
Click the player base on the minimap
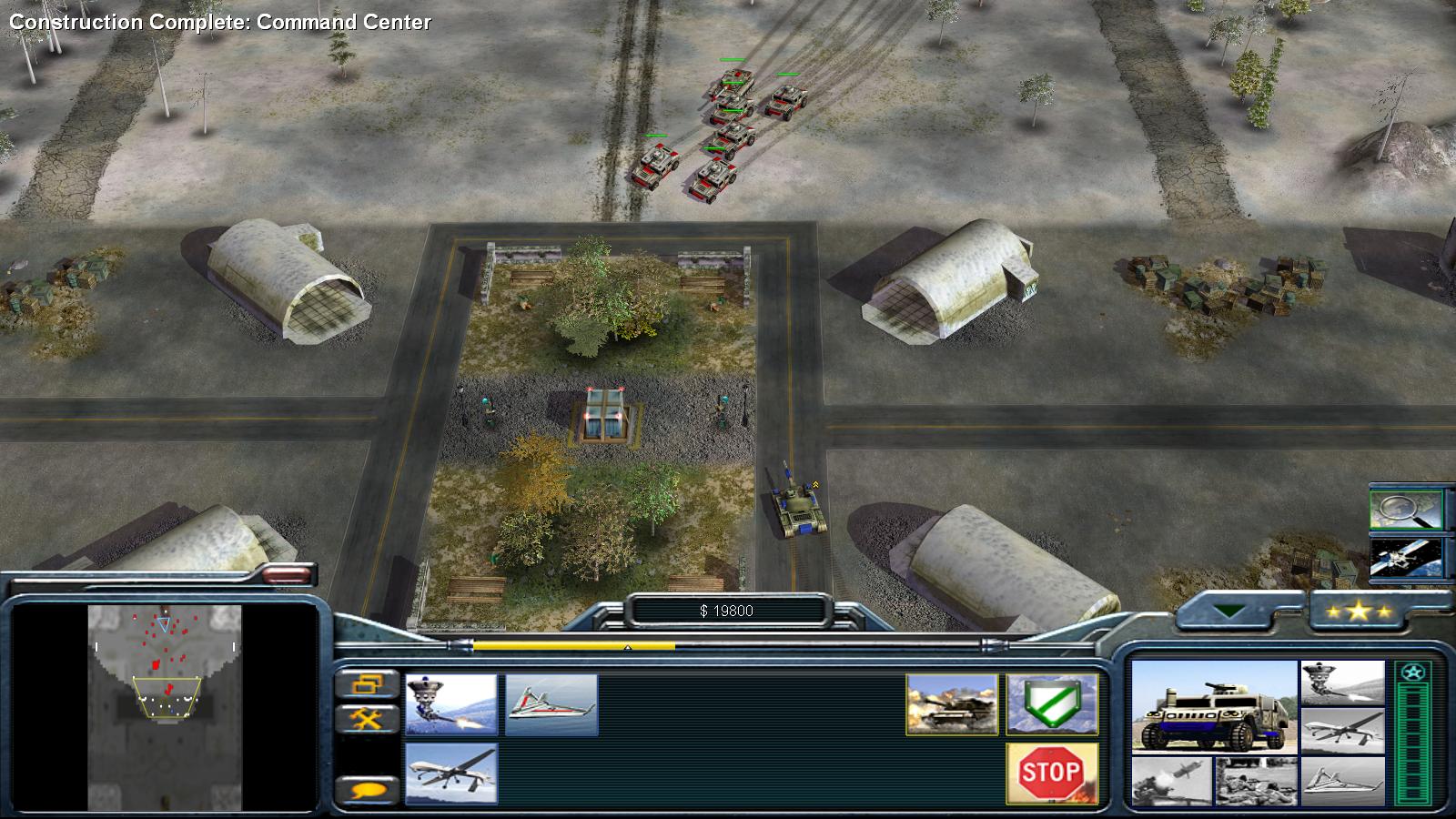(167, 705)
